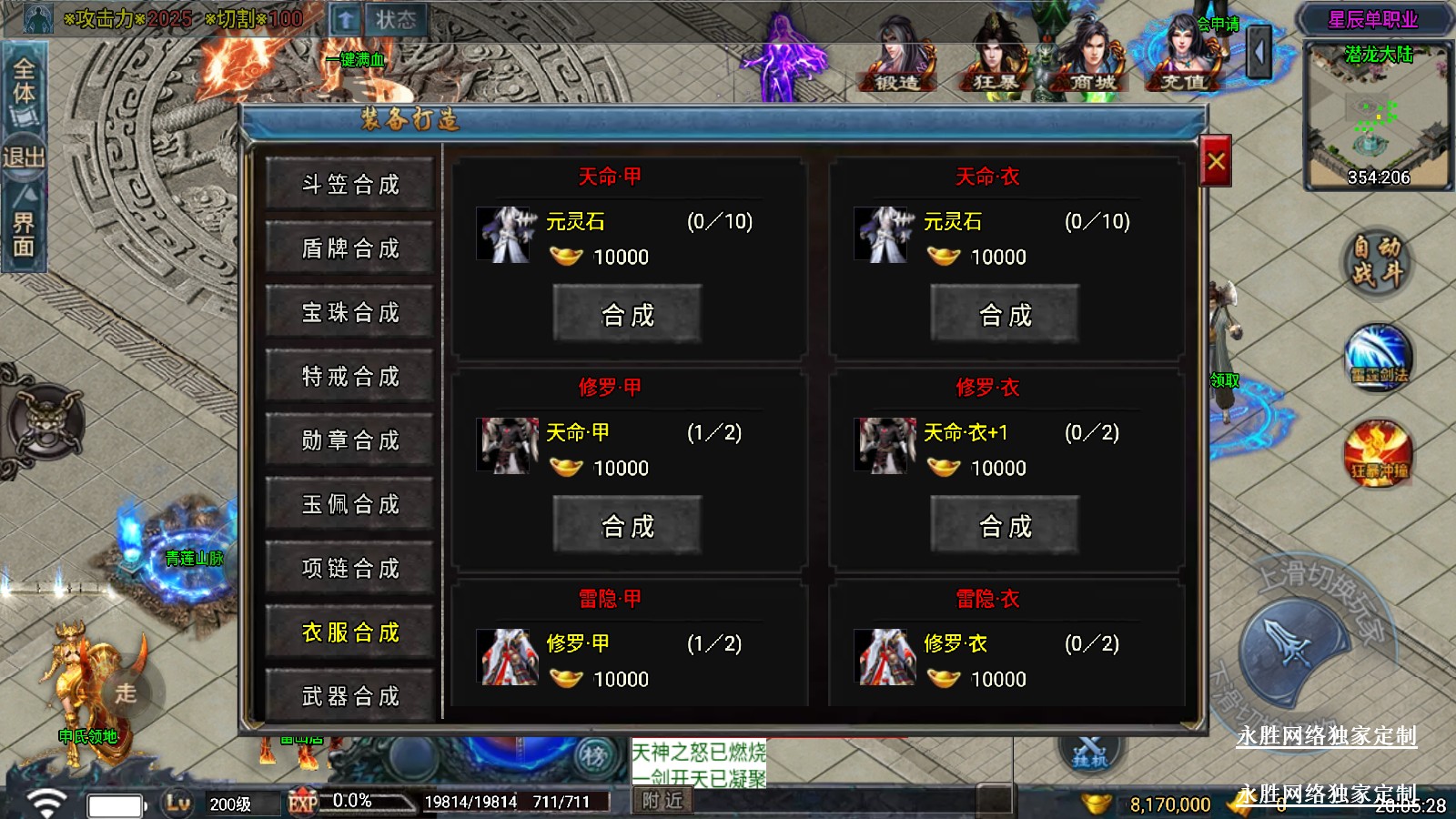The width and height of the screenshot is (1456, 819).
Task: Switch to 项链合成 crafting
Action: point(350,568)
